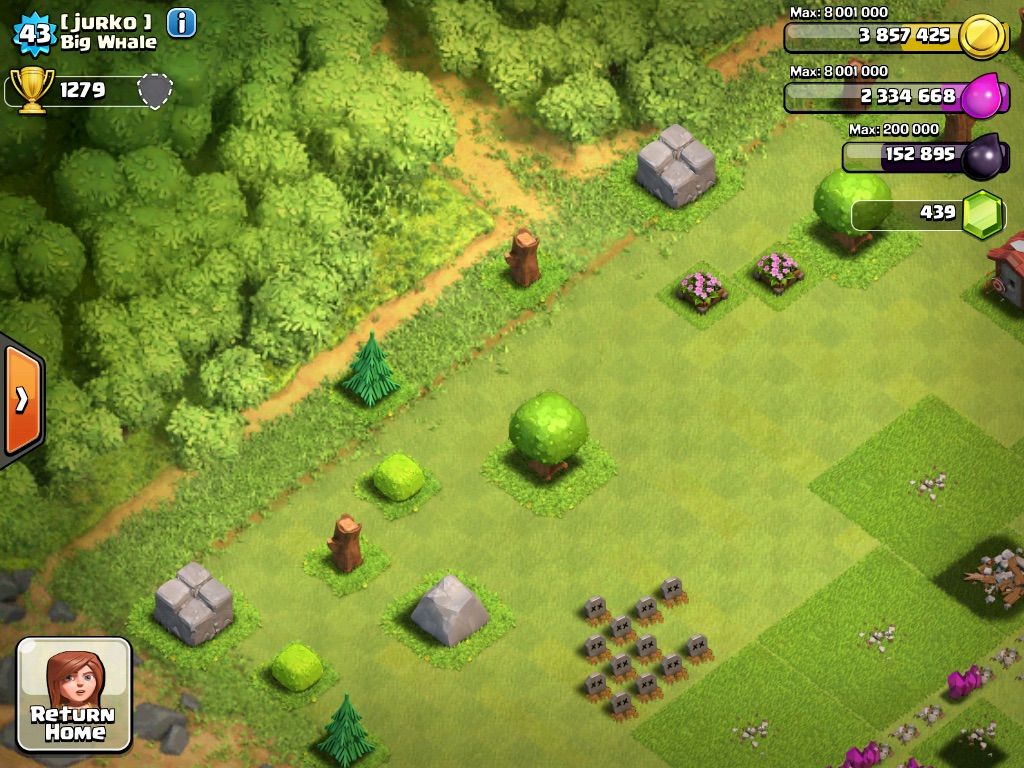
Task: Return Home with the villager button
Action: 74,695
